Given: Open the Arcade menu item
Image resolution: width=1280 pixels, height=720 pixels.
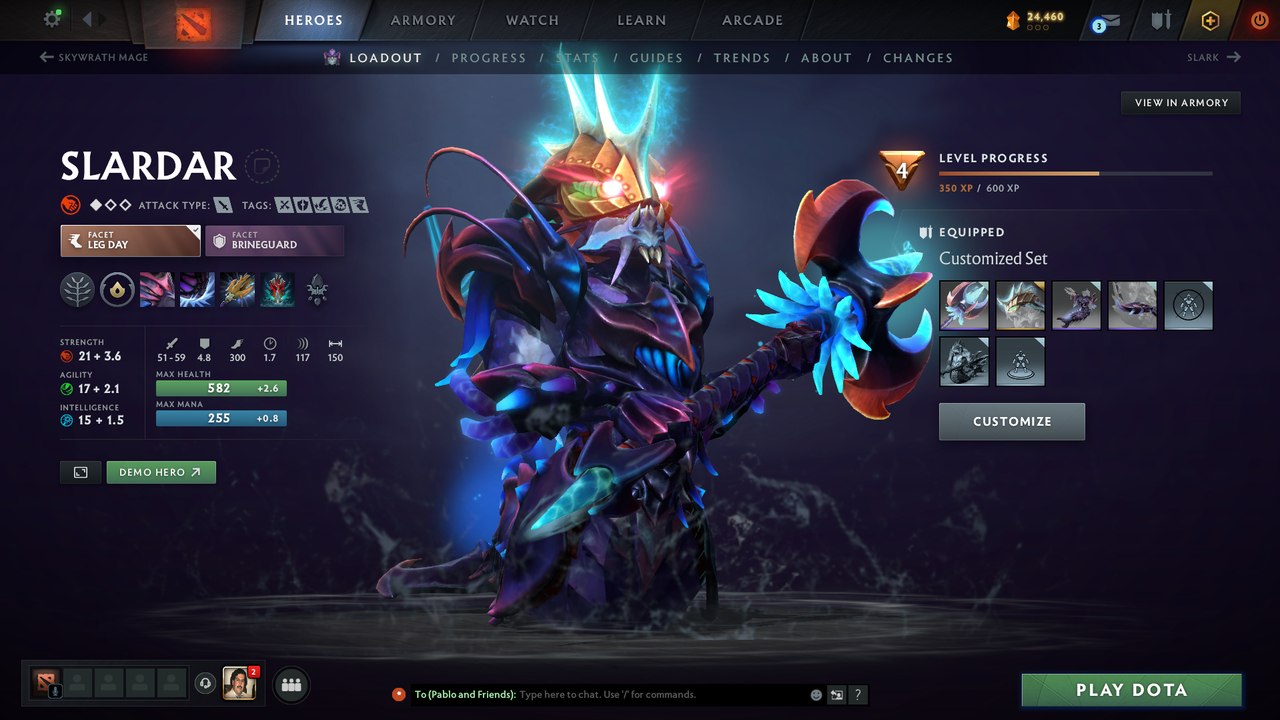Looking at the screenshot, I should (751, 20).
